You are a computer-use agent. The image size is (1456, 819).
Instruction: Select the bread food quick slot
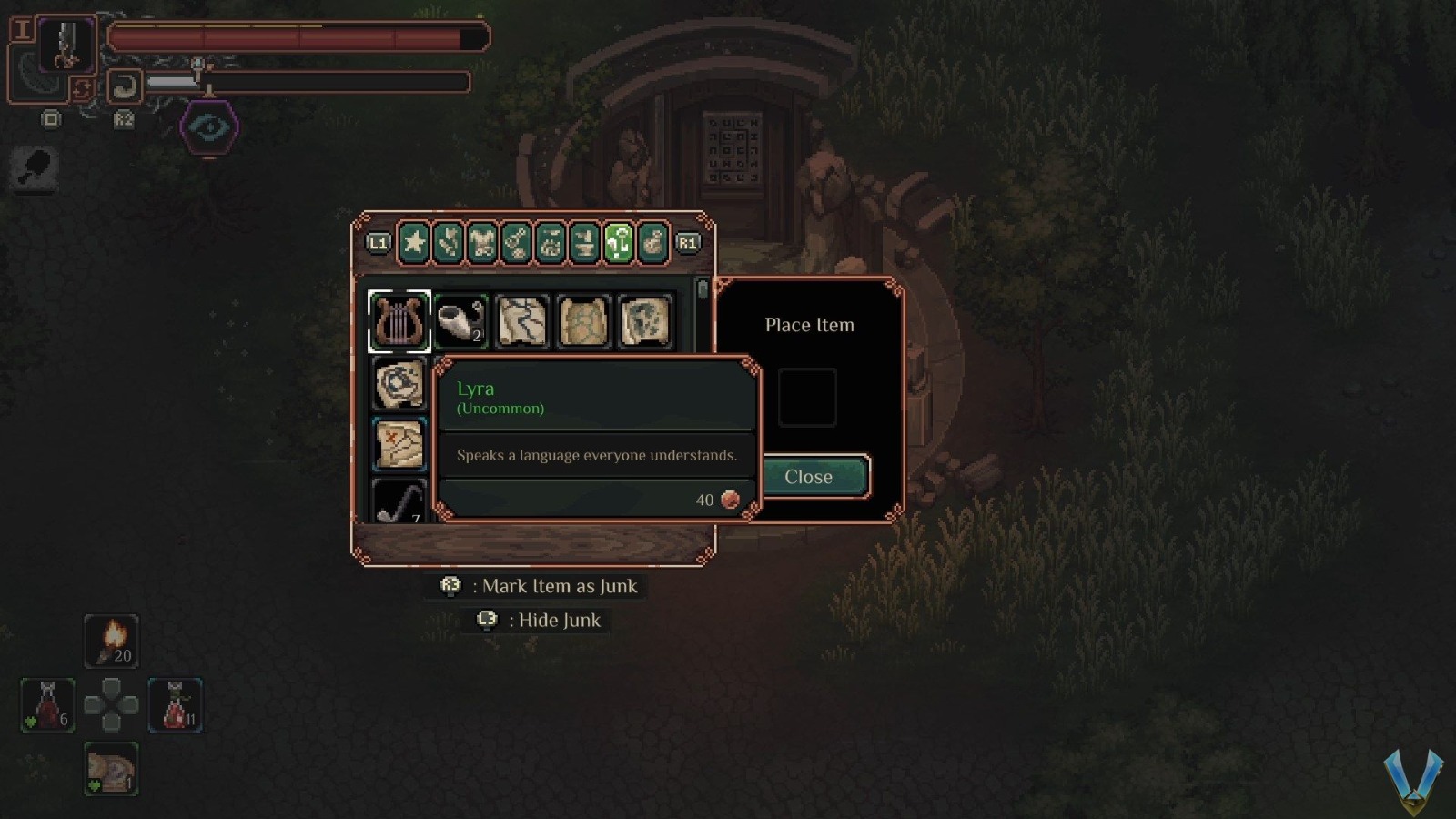pyautogui.click(x=112, y=769)
